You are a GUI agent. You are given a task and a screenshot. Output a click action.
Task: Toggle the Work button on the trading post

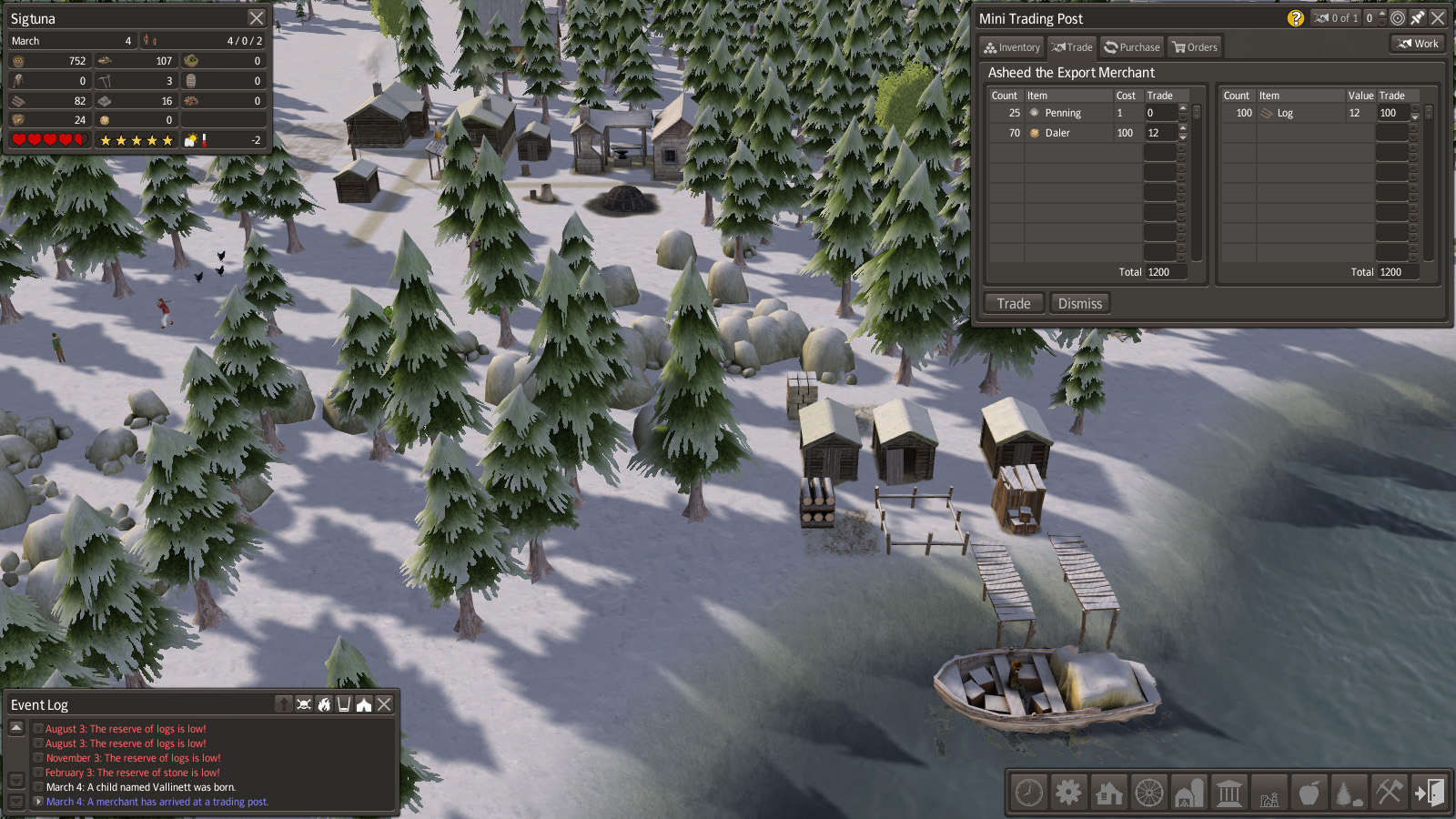[1418, 44]
